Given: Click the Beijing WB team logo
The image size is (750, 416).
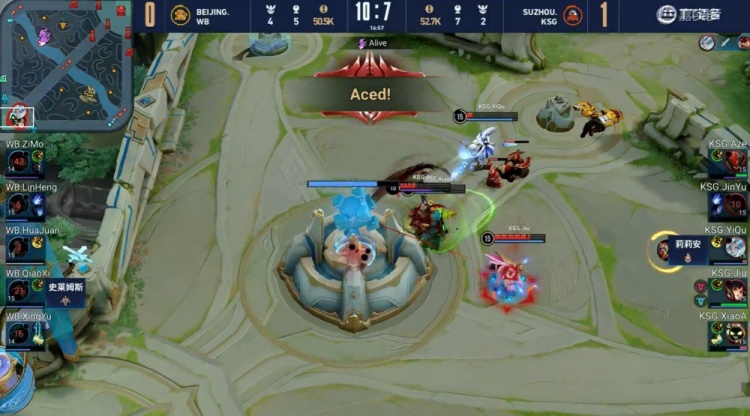Looking at the screenshot, I should (x=181, y=15).
